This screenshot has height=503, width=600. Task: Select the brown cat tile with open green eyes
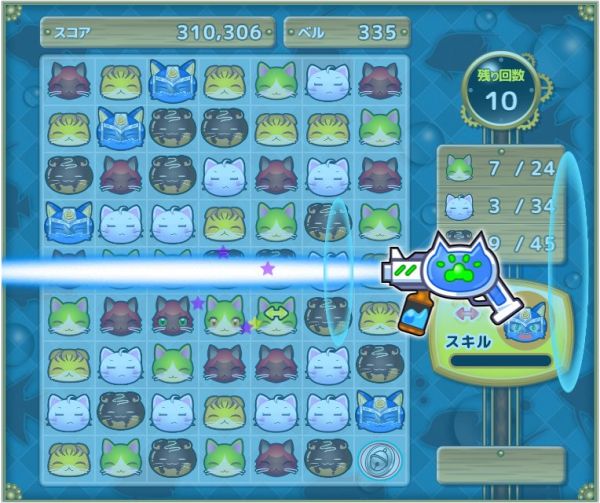[x=172, y=314]
